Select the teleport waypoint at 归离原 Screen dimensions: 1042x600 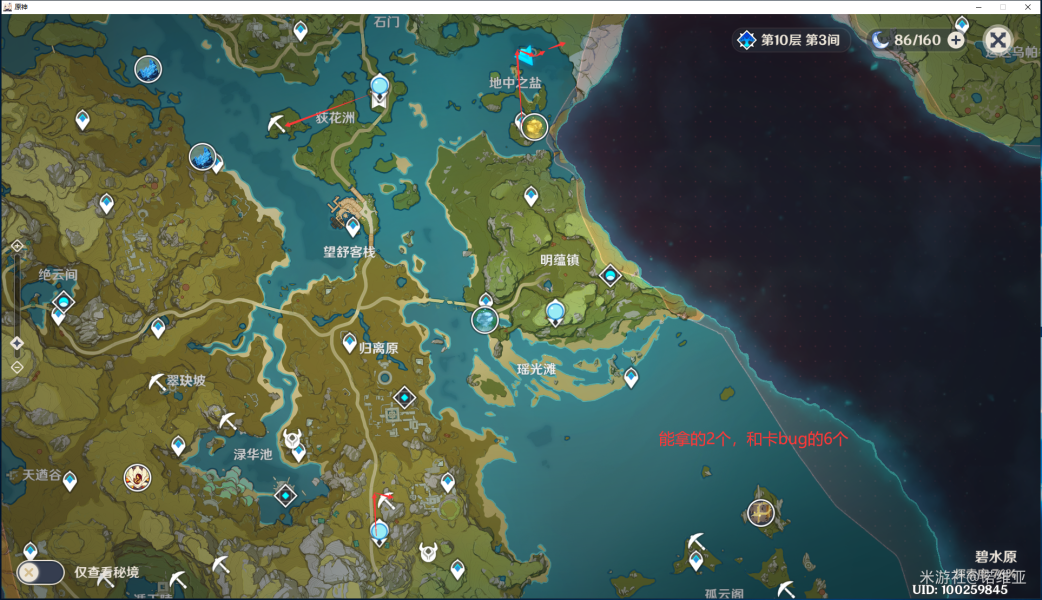tap(350, 343)
